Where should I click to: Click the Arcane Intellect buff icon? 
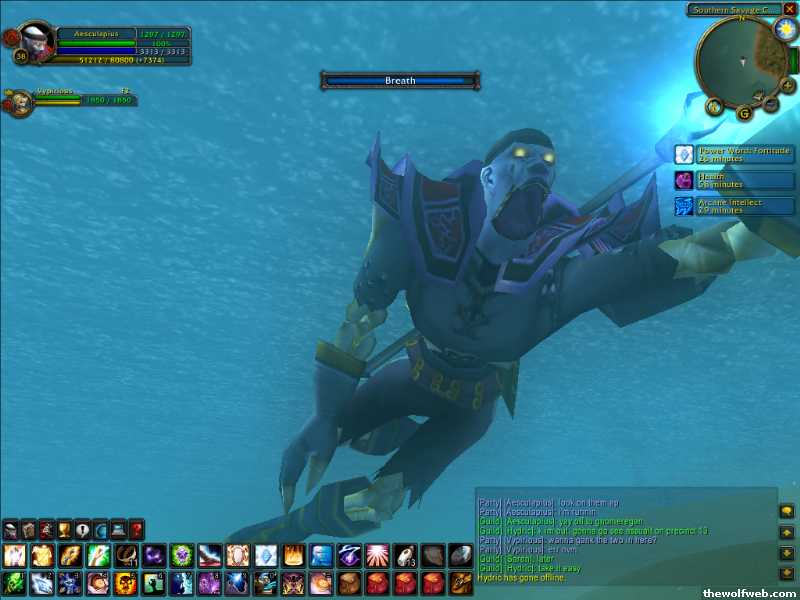684,206
